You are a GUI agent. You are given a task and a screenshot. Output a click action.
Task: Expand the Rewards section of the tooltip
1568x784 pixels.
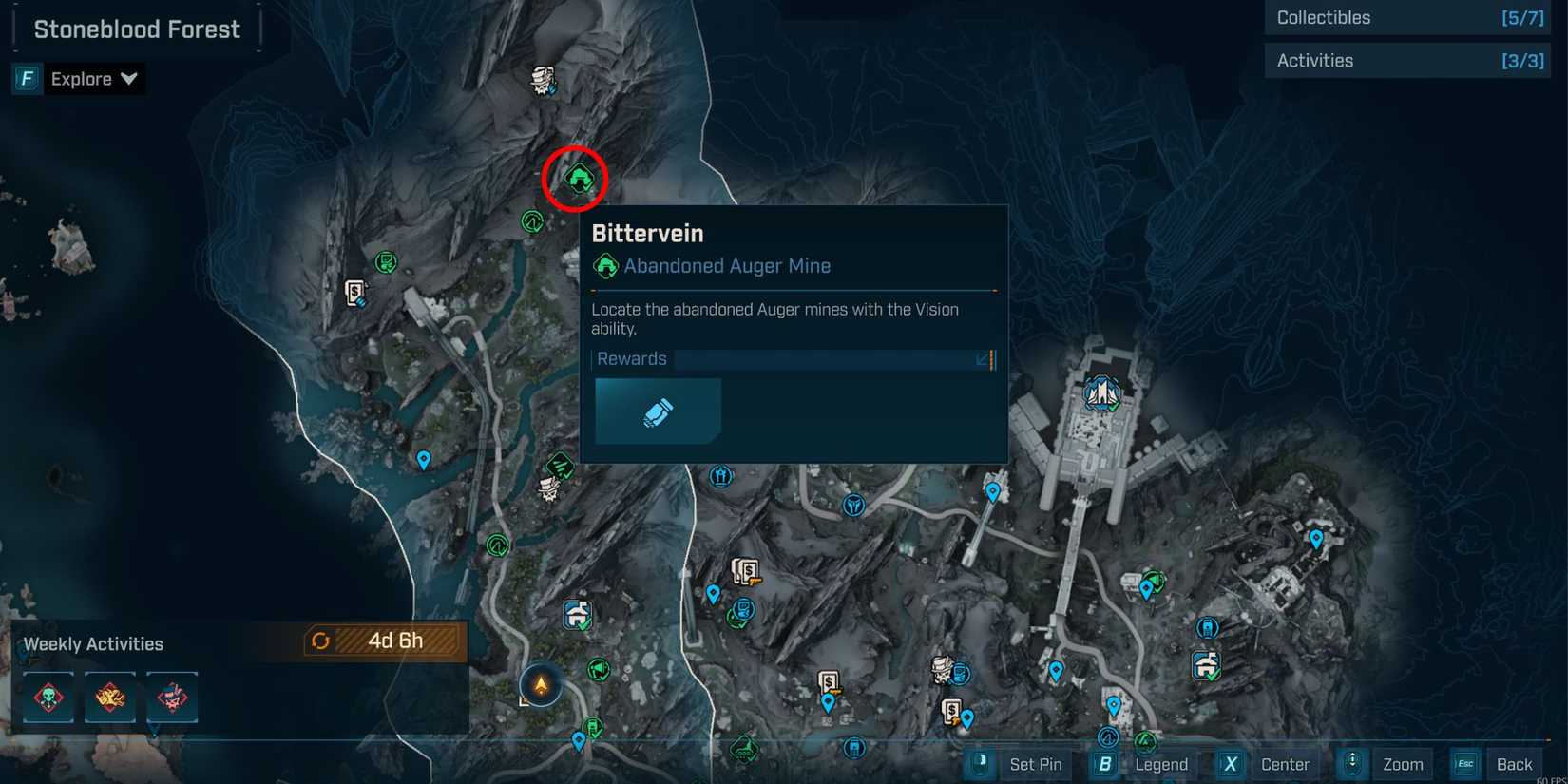(984, 359)
